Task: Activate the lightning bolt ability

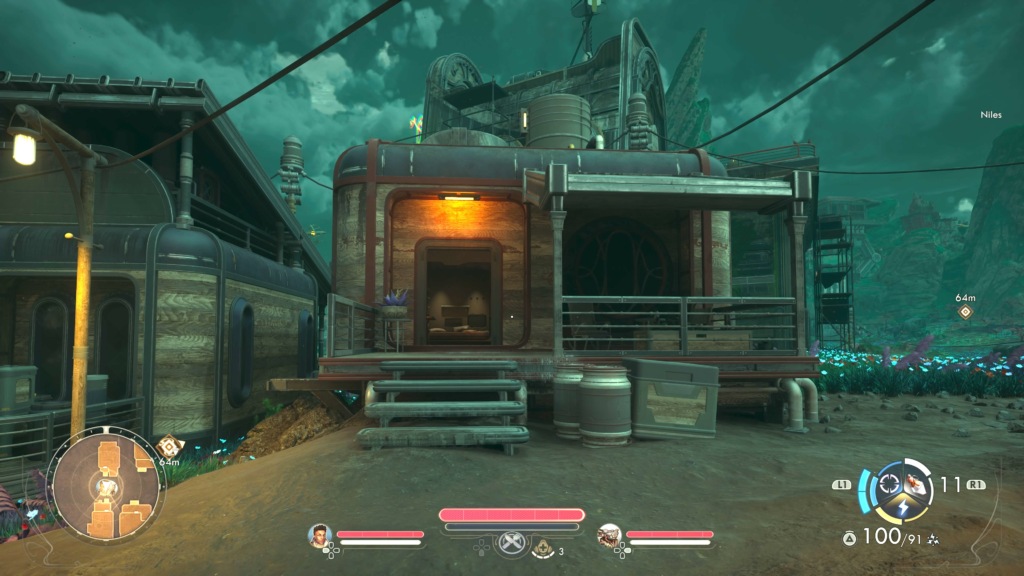Action: coord(904,508)
